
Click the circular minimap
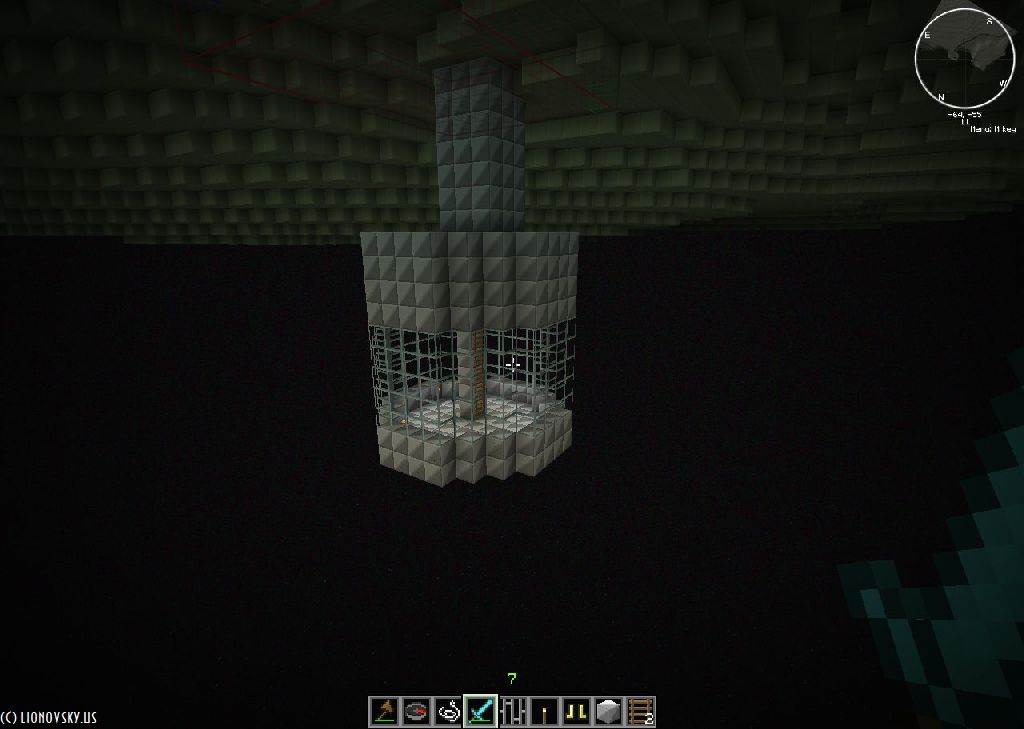(964, 58)
